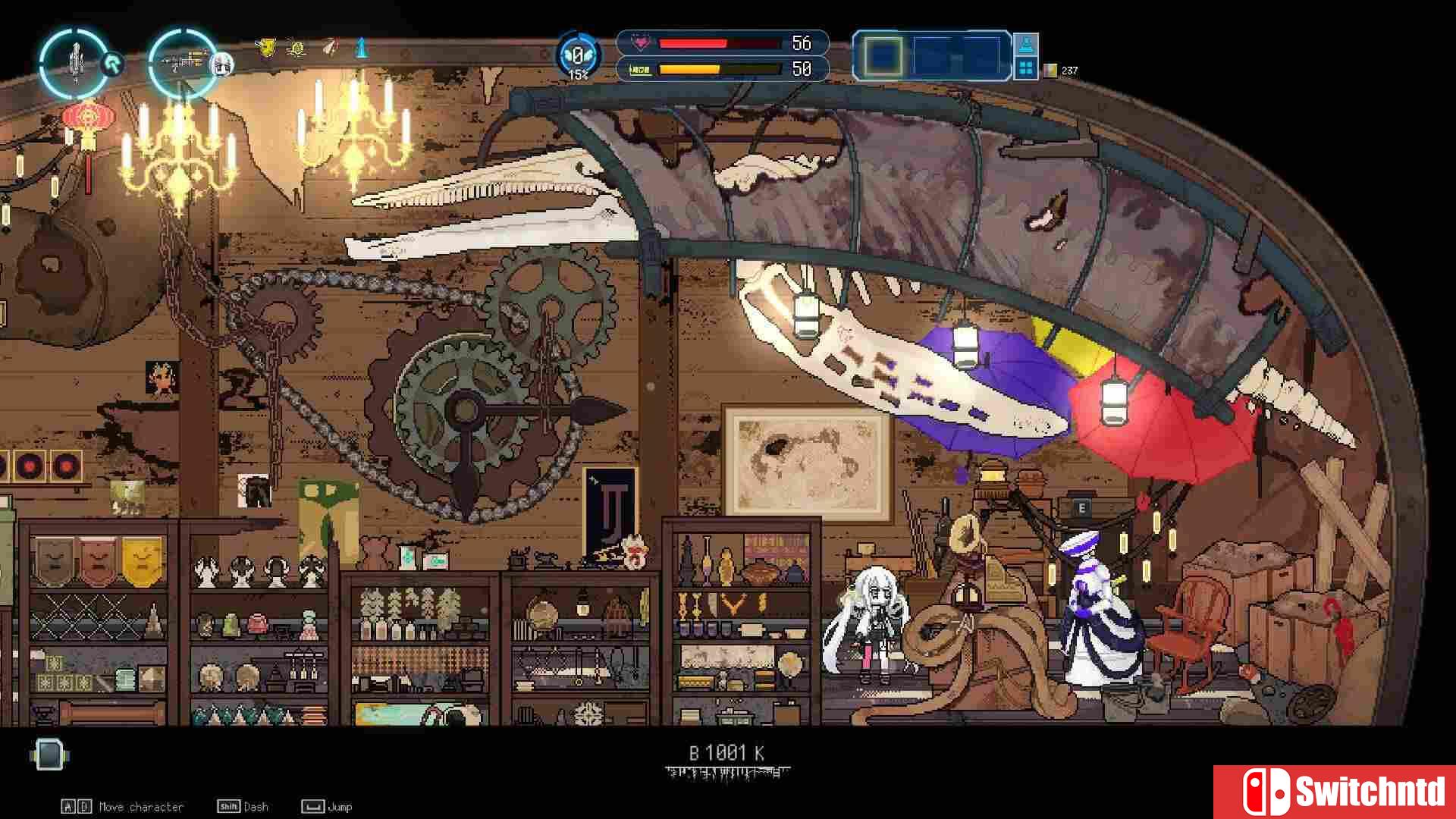Screen dimensions: 1456x819
Task: Inspect the blue flame status icon
Action: click(x=361, y=49)
